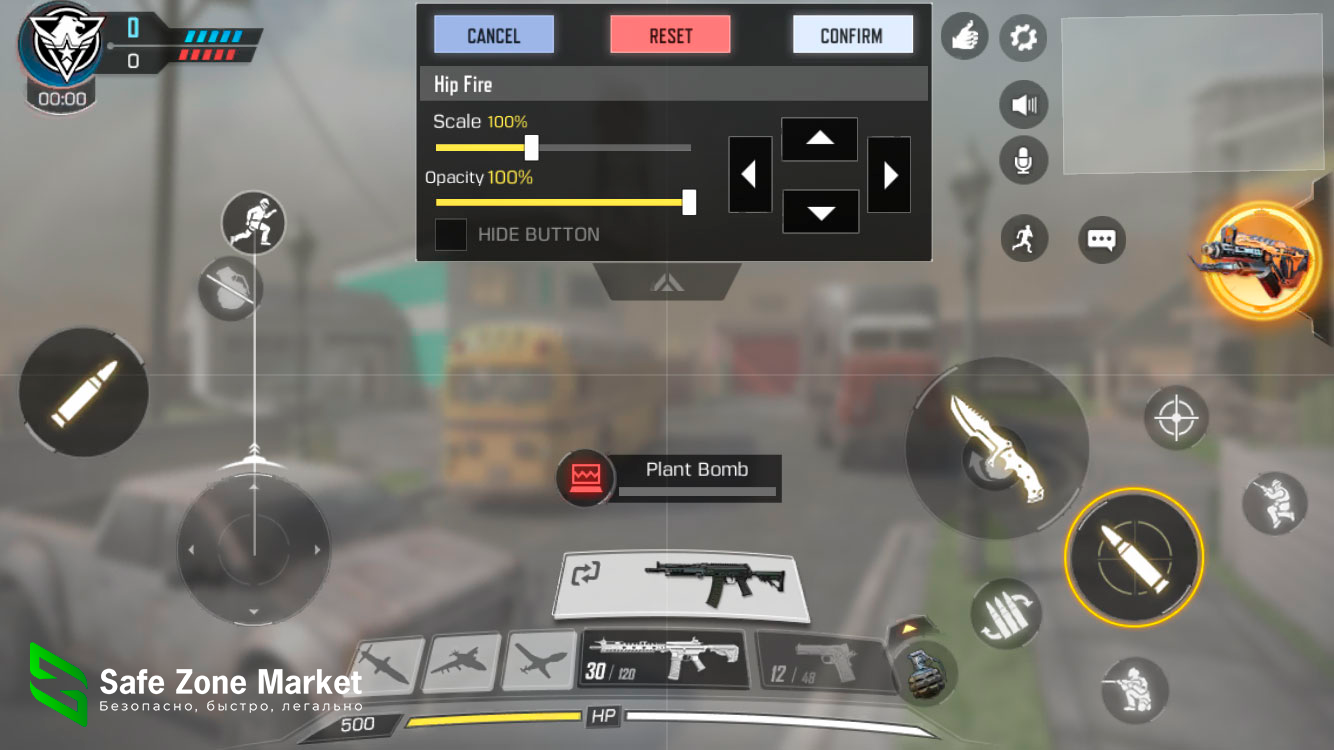1334x750 pixels.
Task: Select the knife melee button
Action: pyautogui.click(x=996, y=448)
